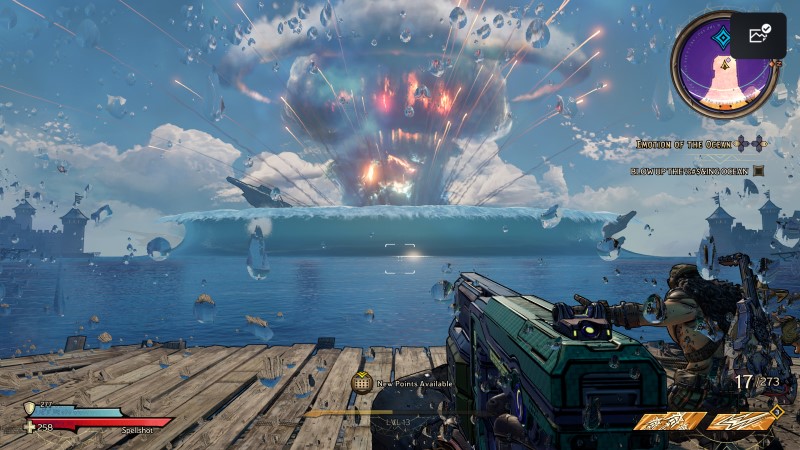Activate the lightning bolt spell skill icon
Screen dimensions: 800x450
(742, 421)
